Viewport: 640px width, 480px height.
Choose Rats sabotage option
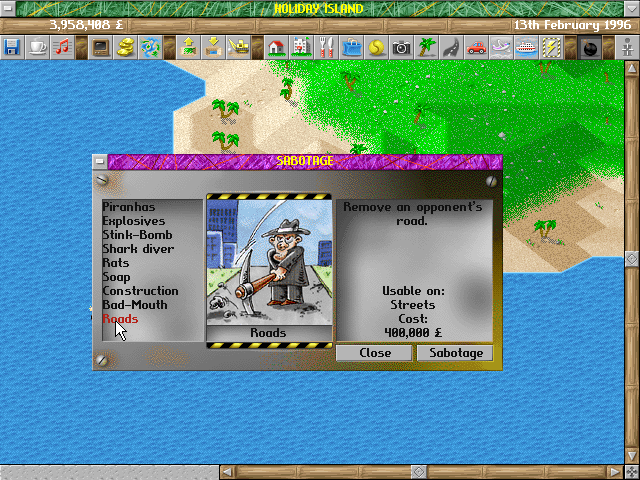116,263
